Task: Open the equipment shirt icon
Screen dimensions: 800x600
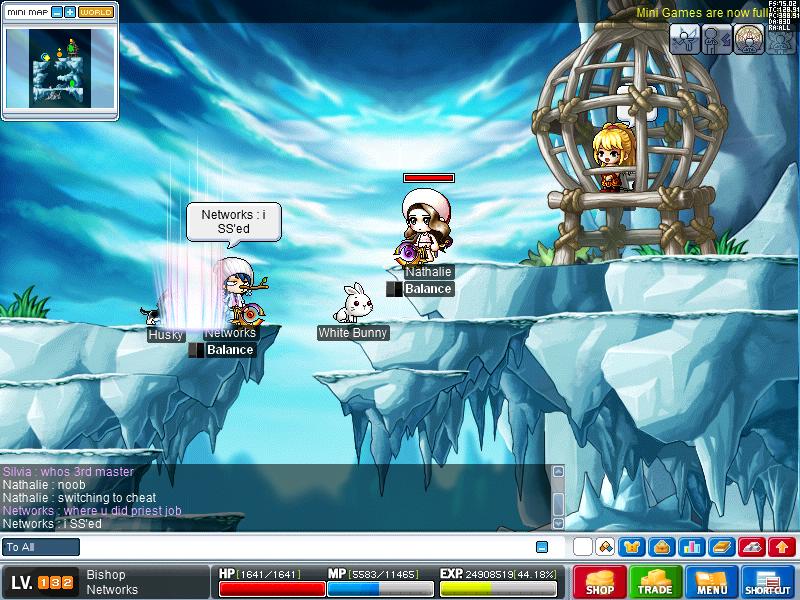Action: click(632, 547)
